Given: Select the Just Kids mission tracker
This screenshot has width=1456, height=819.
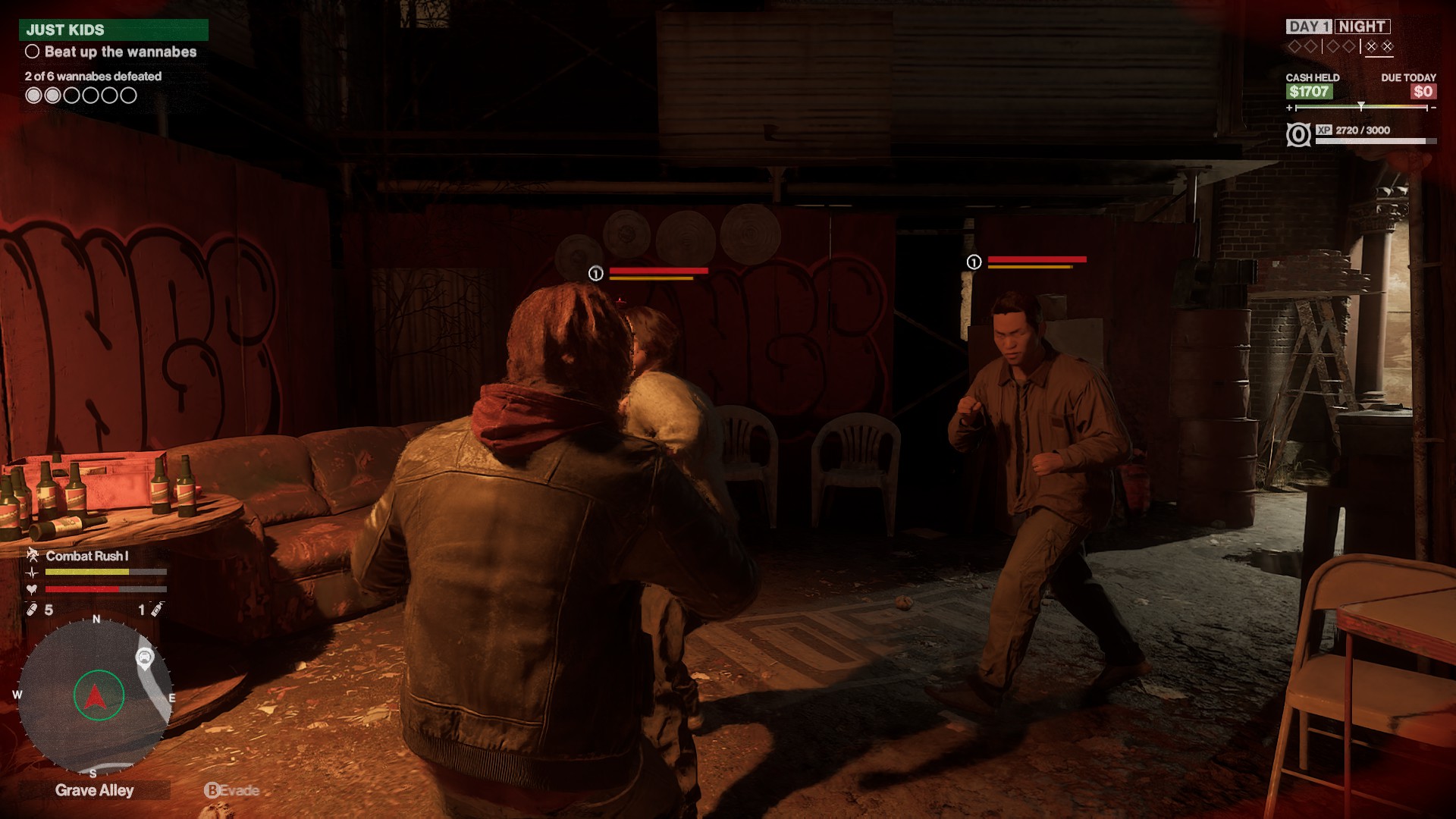Looking at the screenshot, I should click(x=114, y=30).
